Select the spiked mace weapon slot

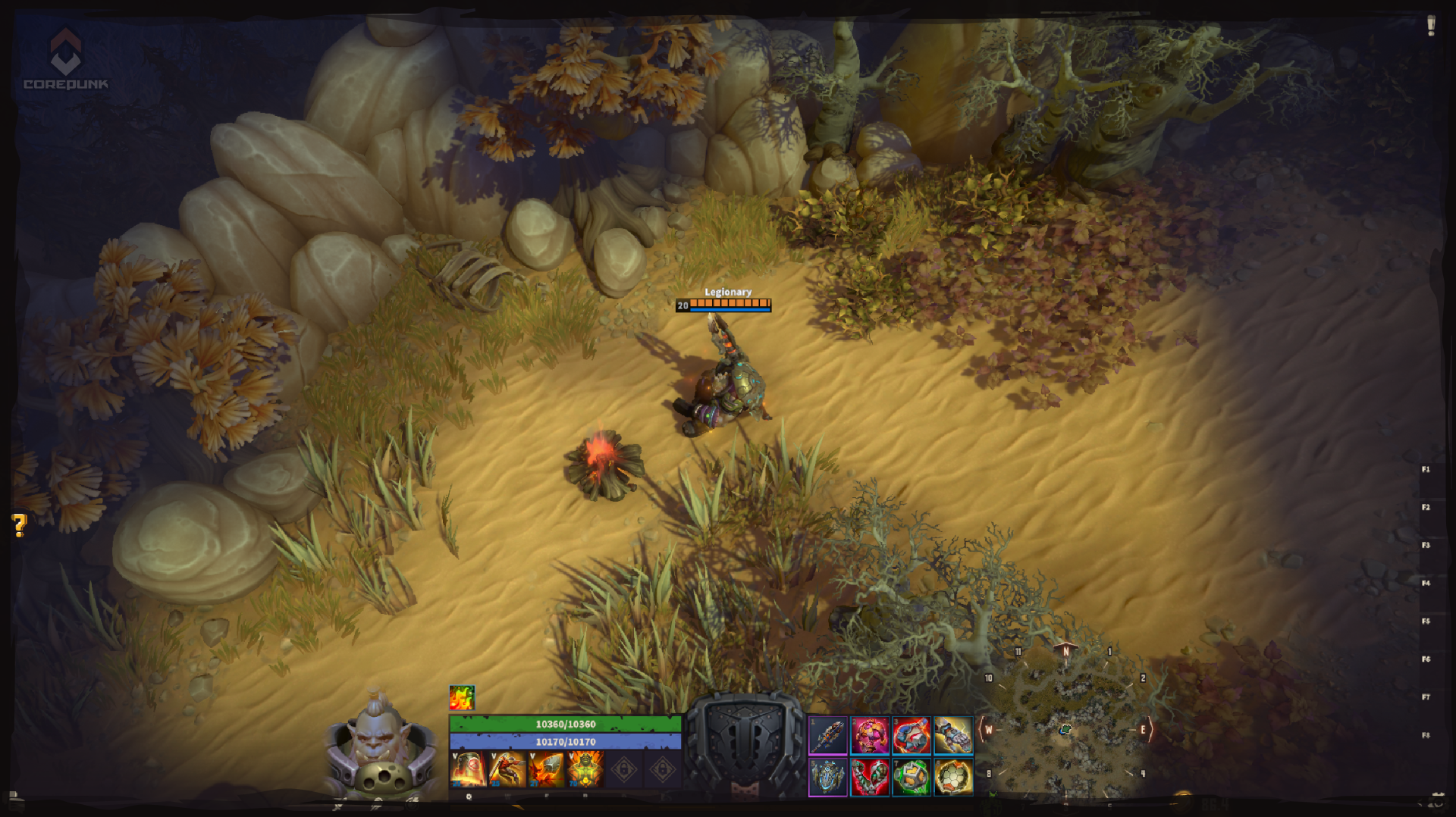tap(828, 735)
